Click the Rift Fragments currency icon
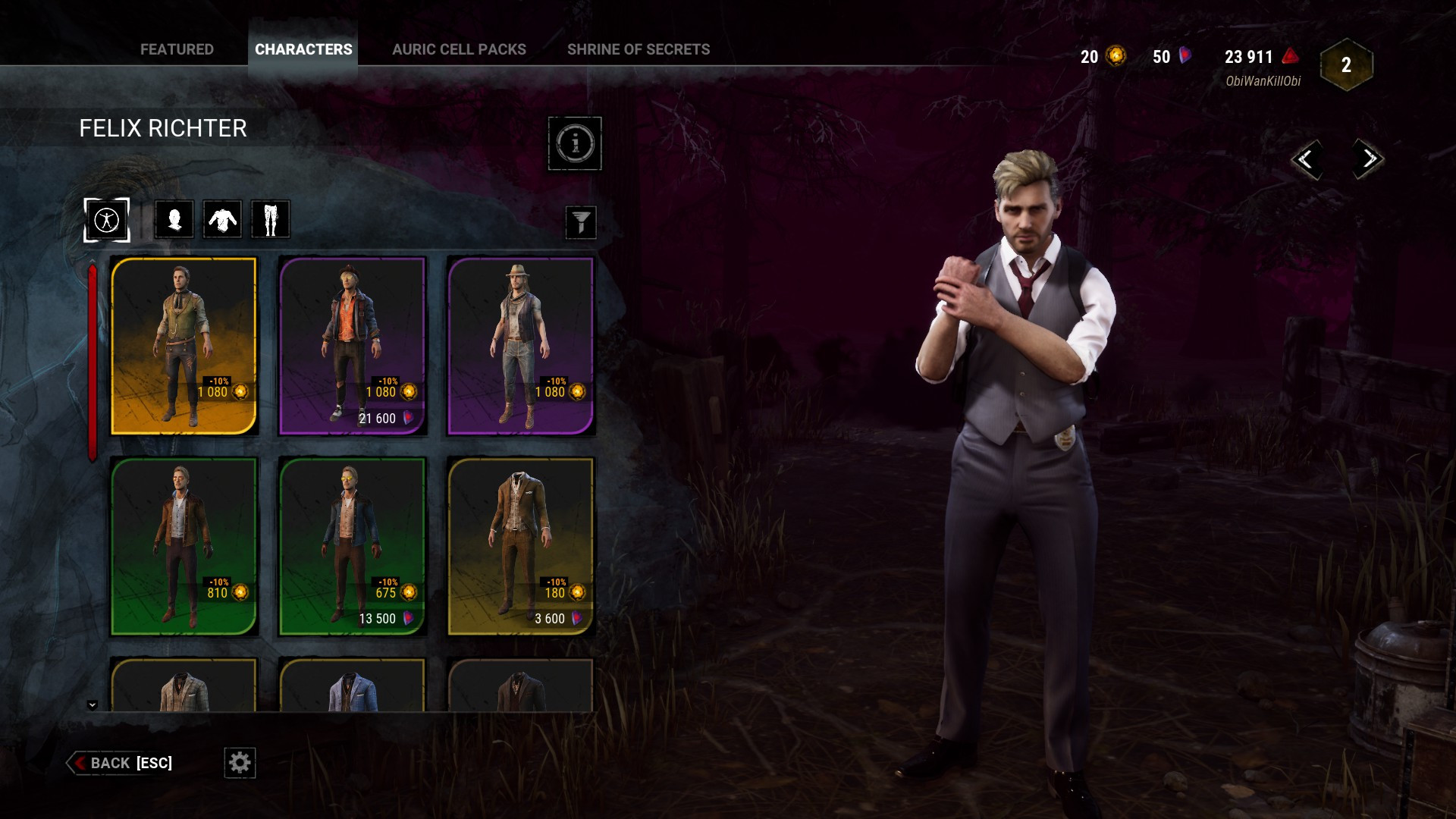1456x819 pixels. pyautogui.click(x=1289, y=55)
